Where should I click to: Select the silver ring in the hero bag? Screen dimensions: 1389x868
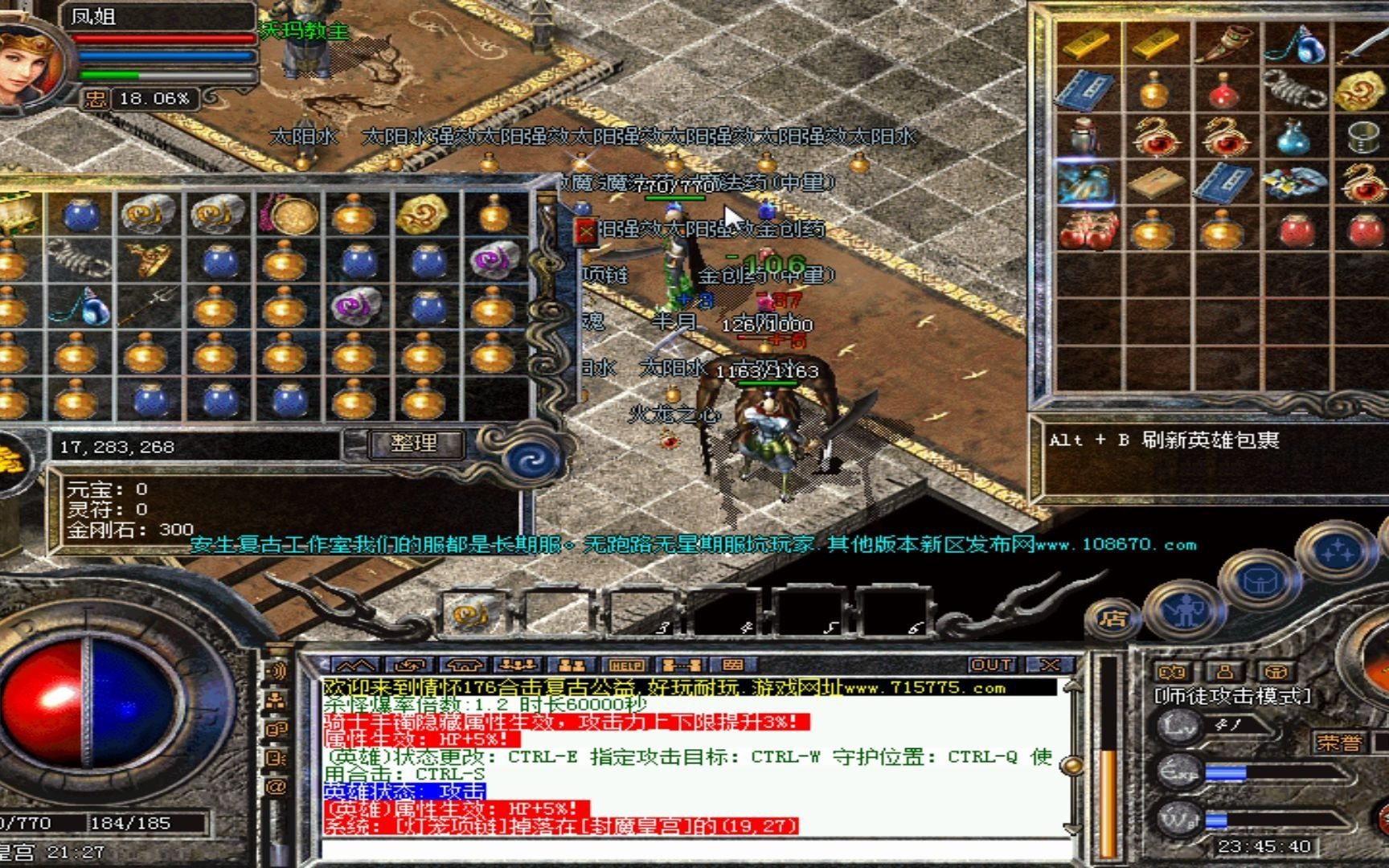(1362, 137)
